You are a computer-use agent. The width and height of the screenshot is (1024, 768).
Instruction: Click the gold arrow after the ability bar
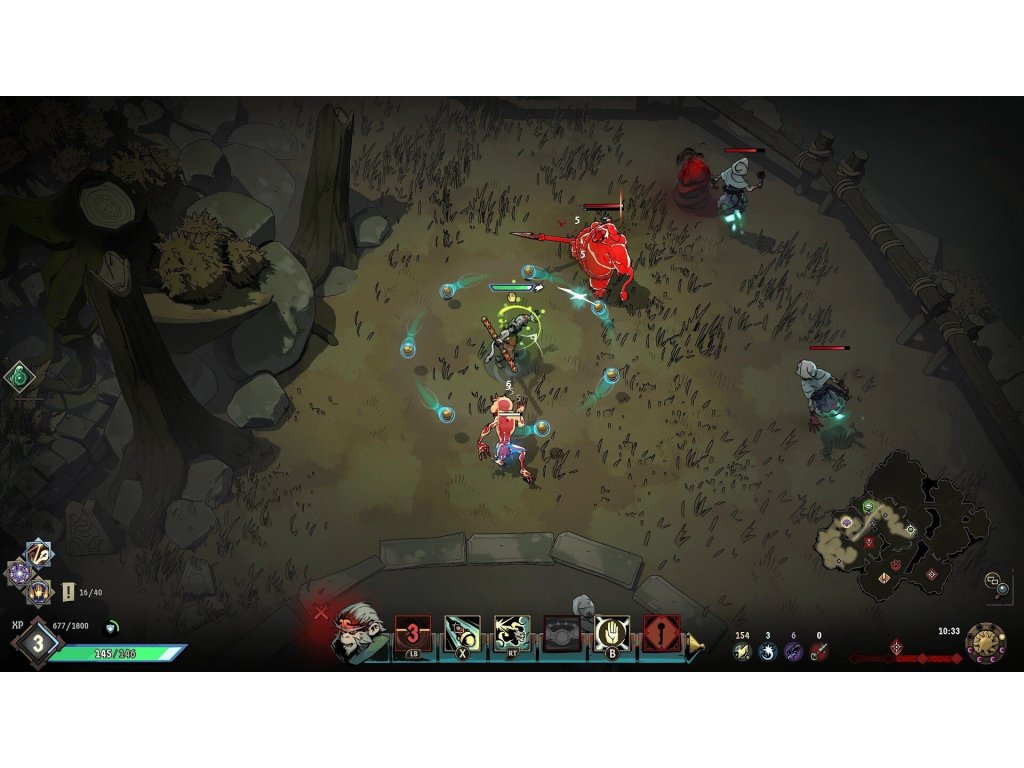click(695, 645)
